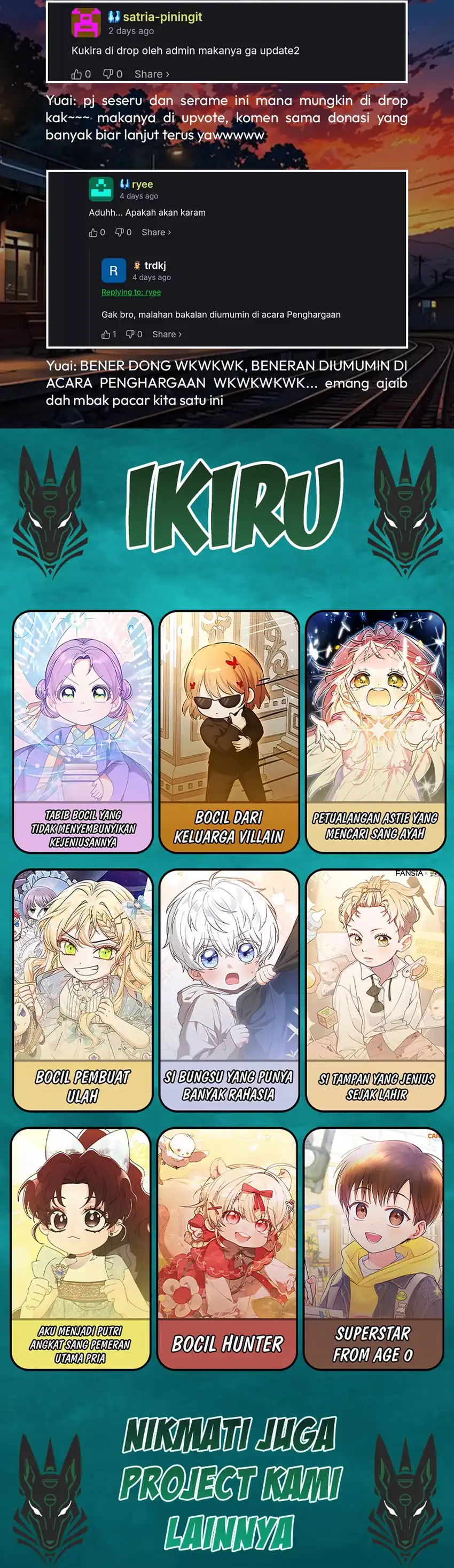Image resolution: width=454 pixels, height=1568 pixels.
Task: Share satria-piningit's comment
Action: tap(152, 74)
